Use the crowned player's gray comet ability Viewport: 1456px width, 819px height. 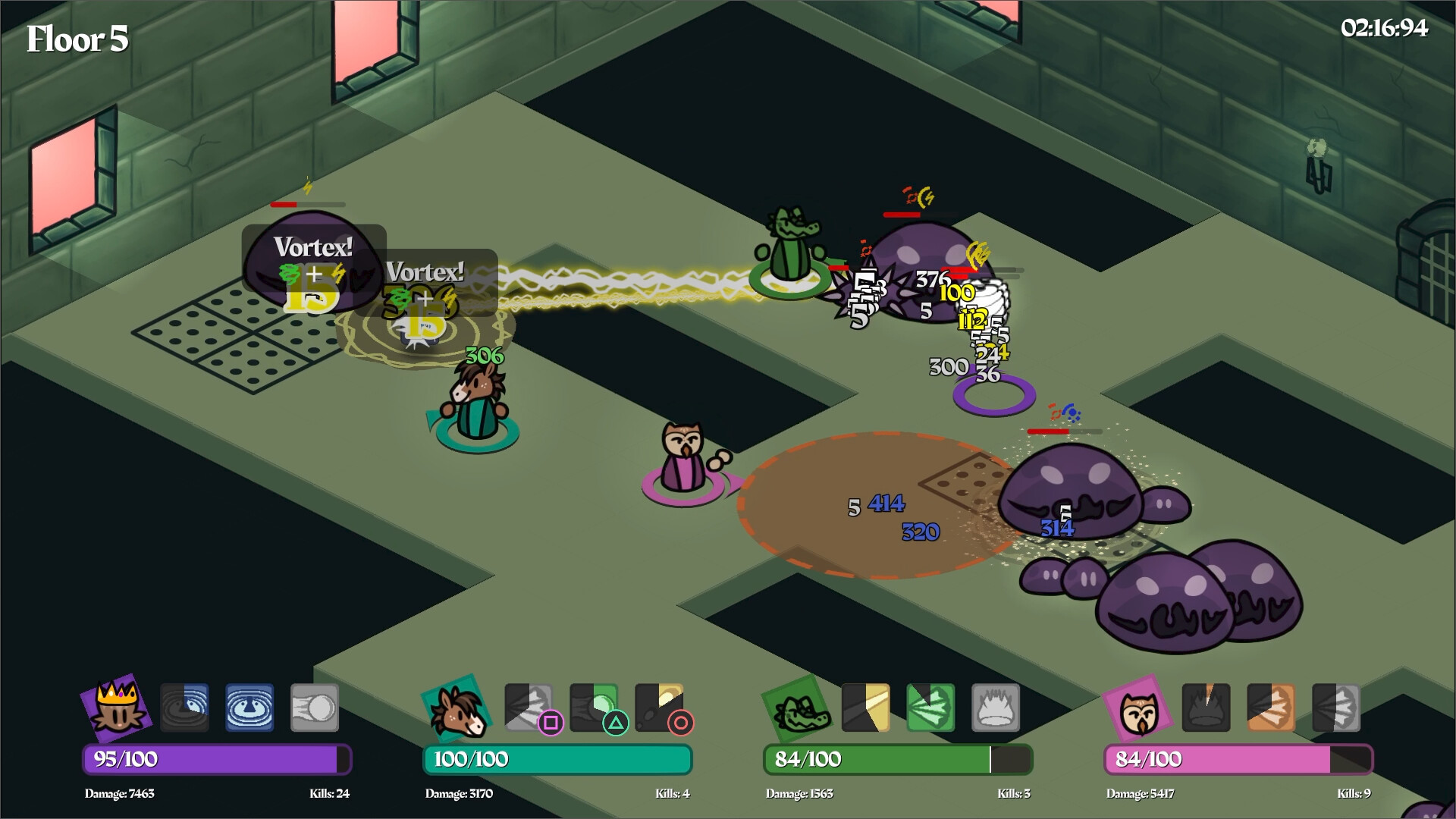click(315, 708)
